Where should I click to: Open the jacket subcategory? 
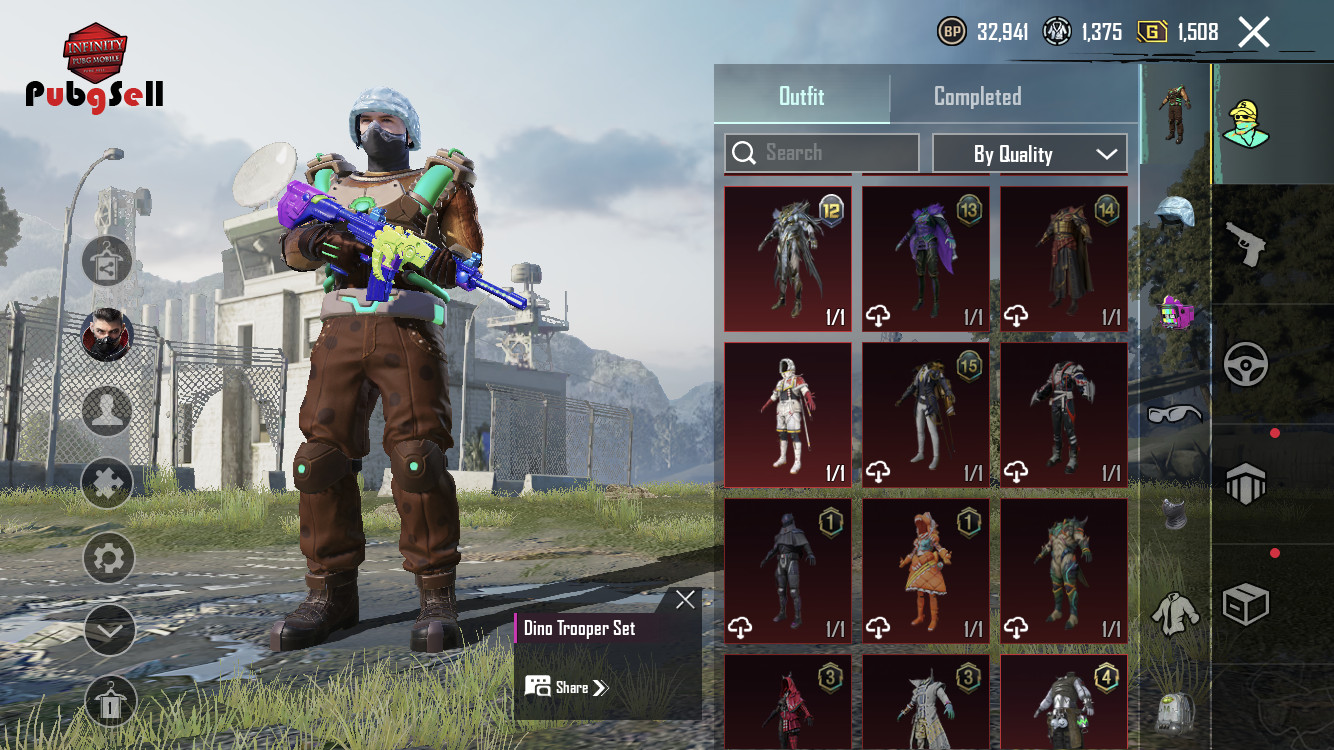[x=1175, y=612]
